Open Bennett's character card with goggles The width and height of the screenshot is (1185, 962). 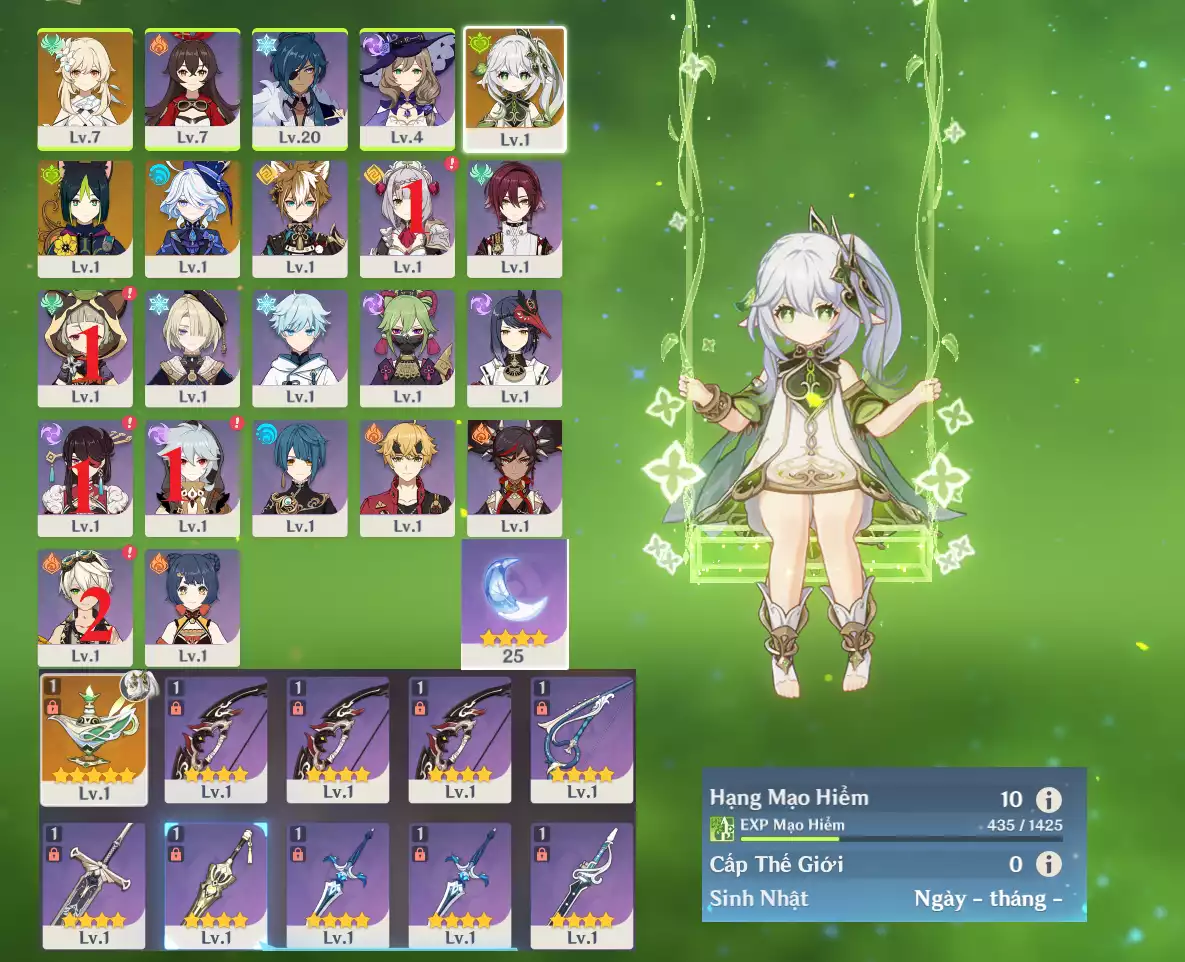click(85, 606)
